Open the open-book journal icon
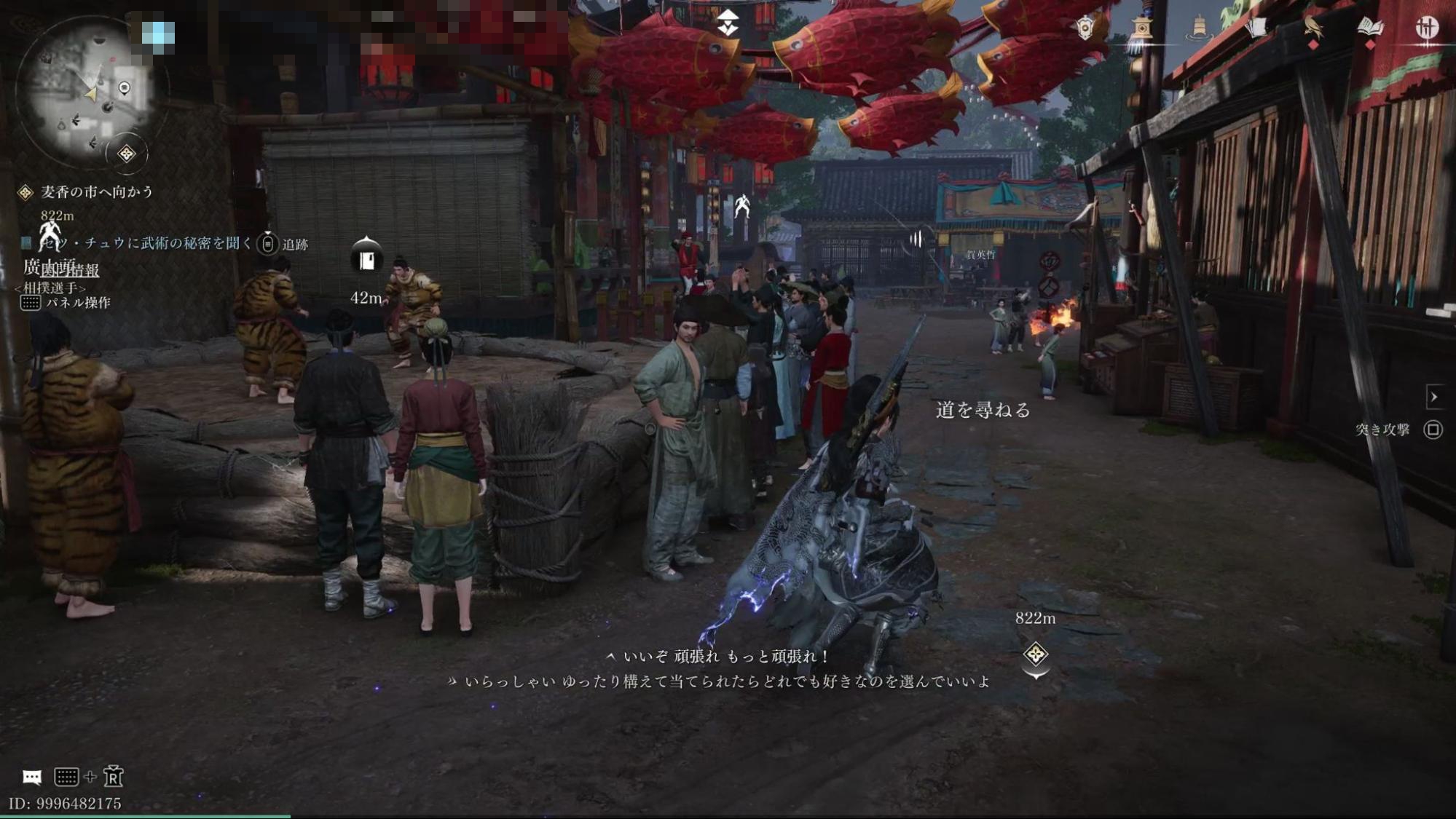The width and height of the screenshot is (1456, 819). pyautogui.click(x=1370, y=28)
